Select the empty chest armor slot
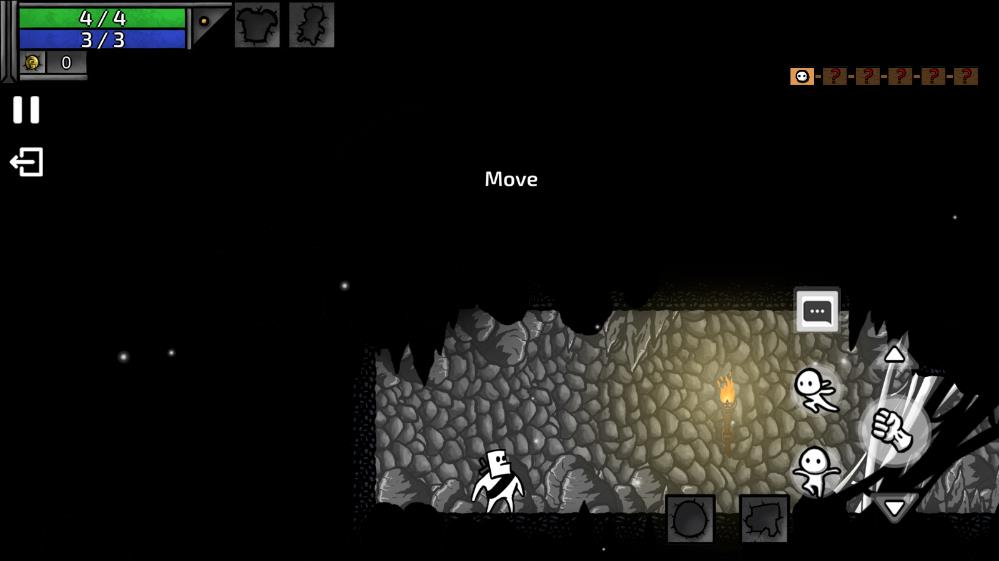Screen dimensions: 999x561 point(257,25)
